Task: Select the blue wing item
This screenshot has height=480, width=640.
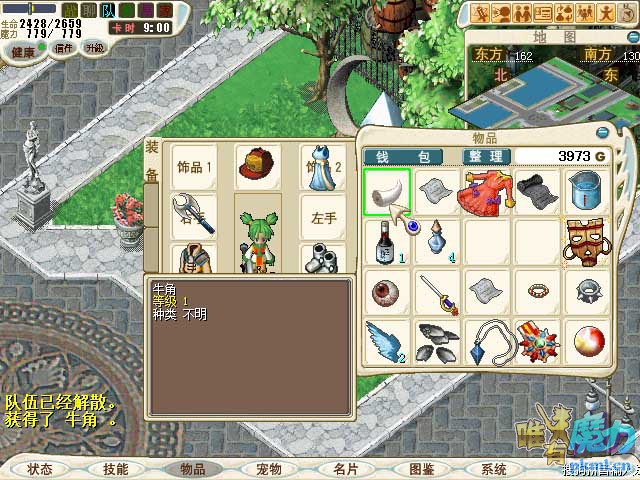Action: 386,340
